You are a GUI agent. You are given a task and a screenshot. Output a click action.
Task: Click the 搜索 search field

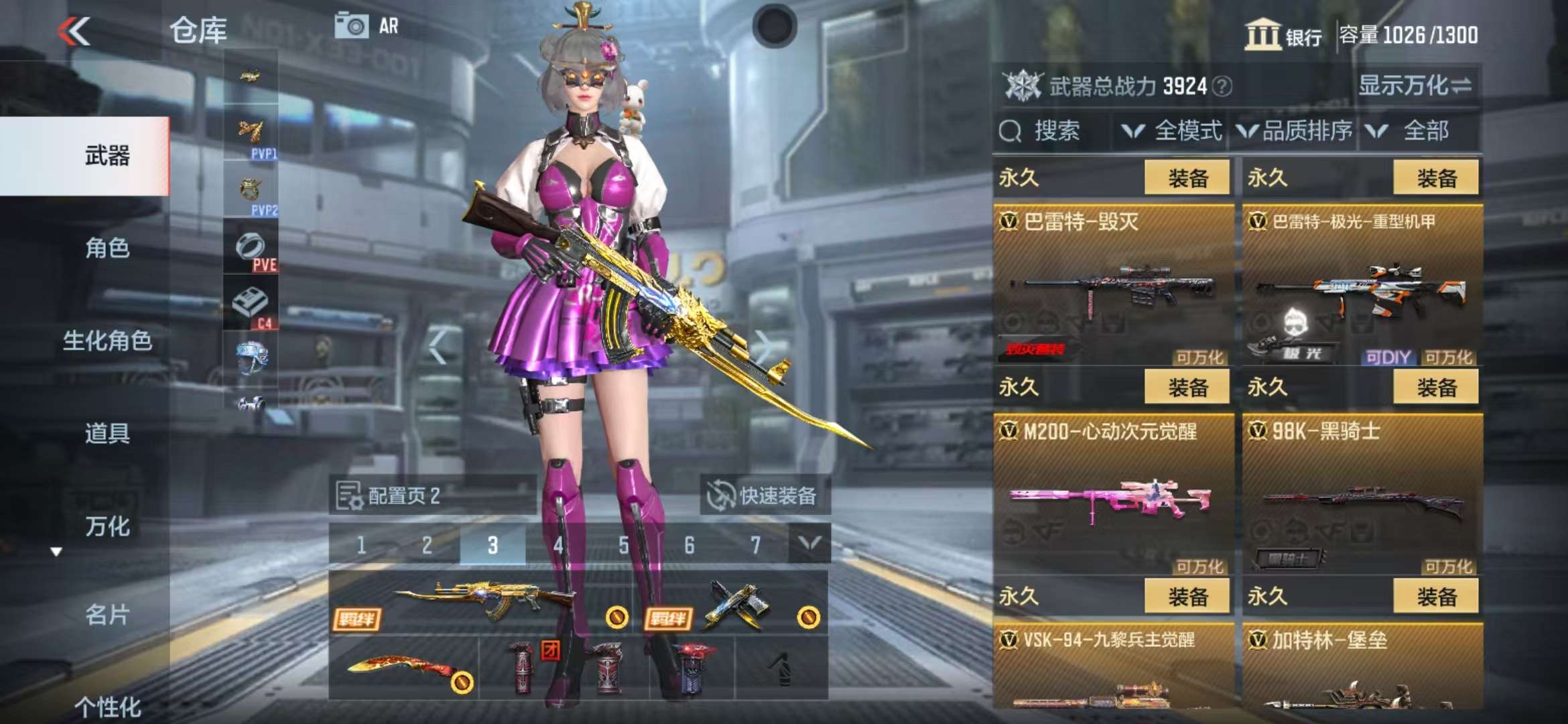1055,131
